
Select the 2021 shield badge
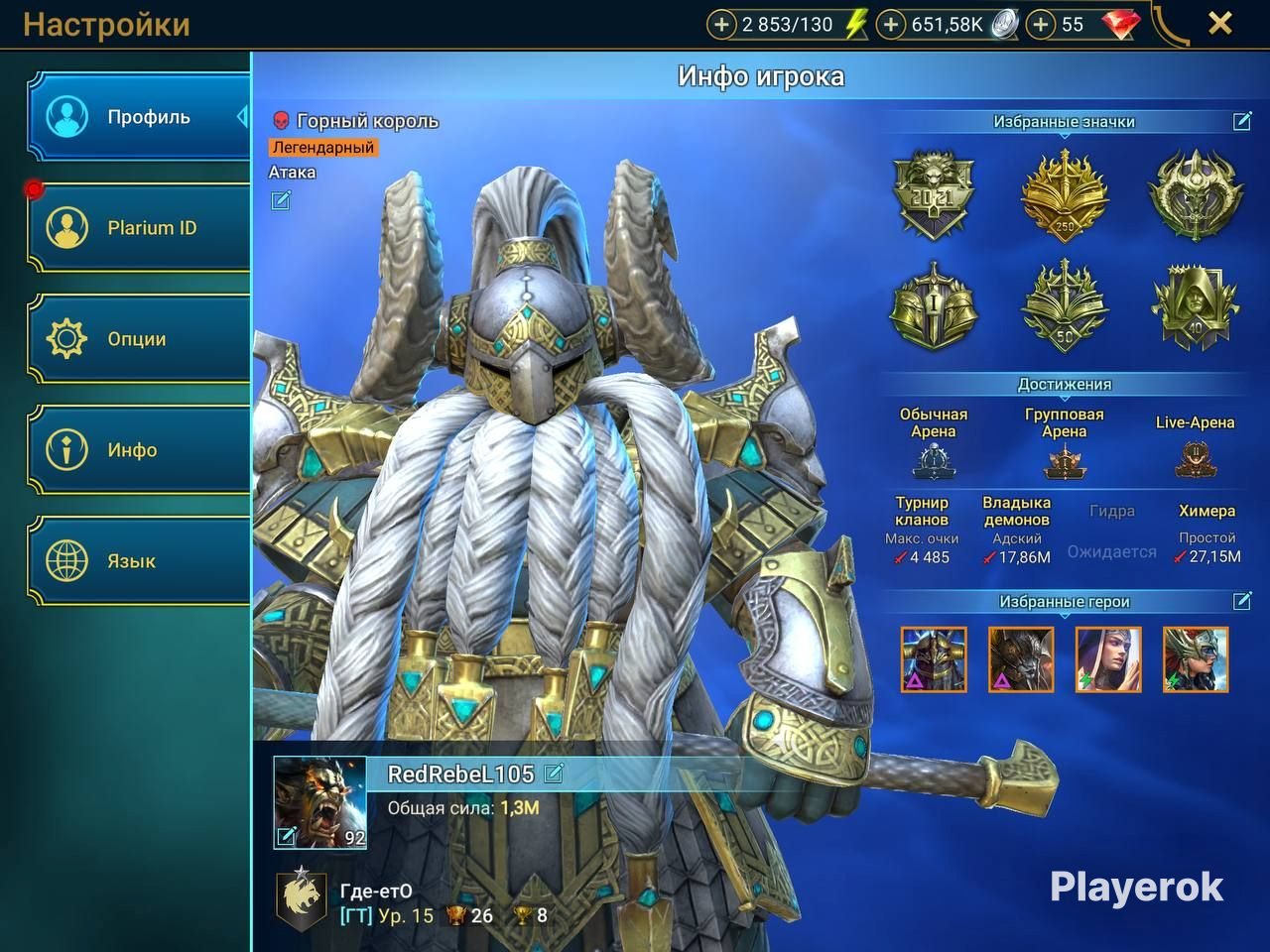934,194
